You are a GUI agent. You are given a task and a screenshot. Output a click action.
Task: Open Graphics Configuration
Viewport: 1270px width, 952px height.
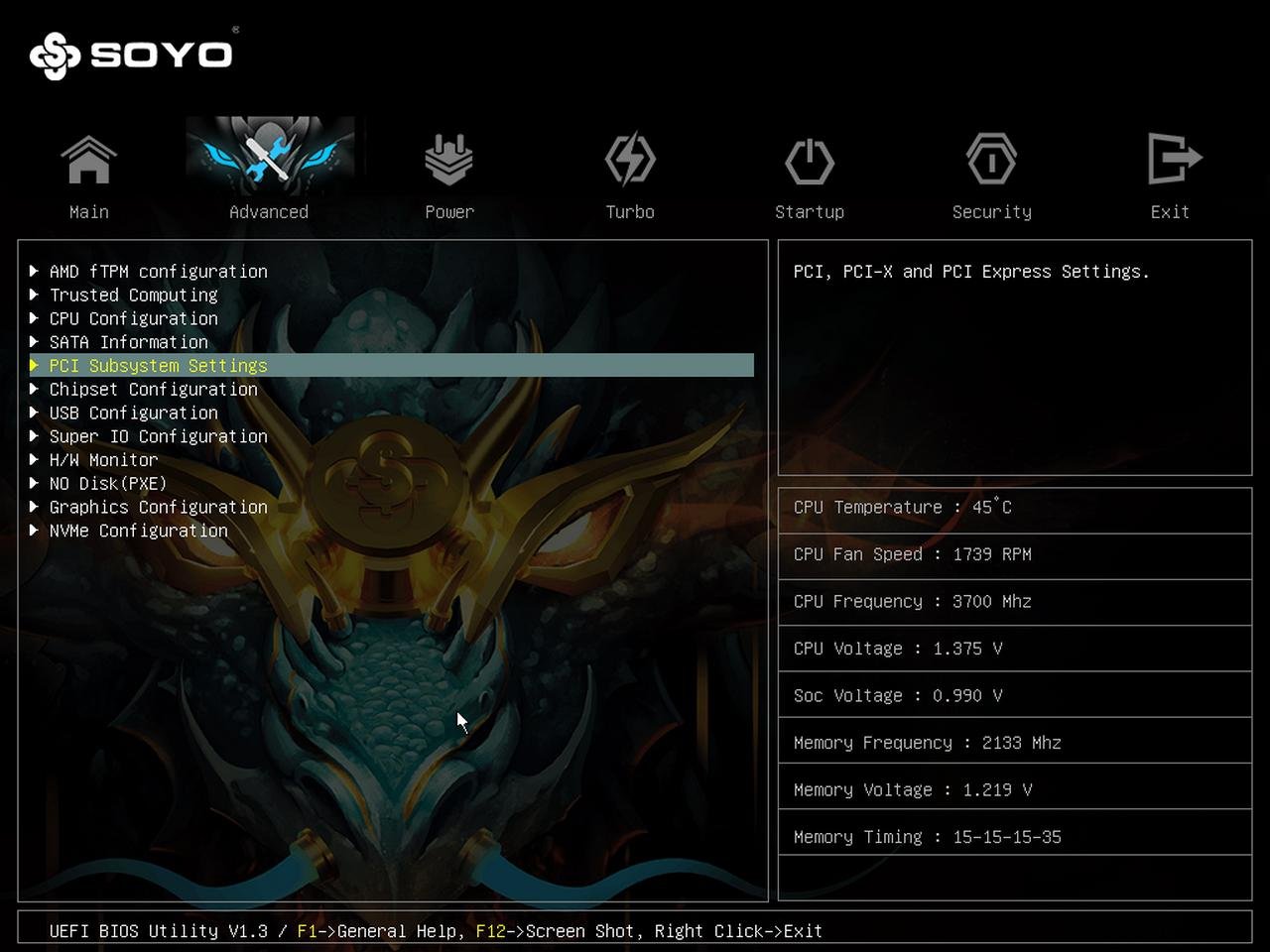pyautogui.click(x=158, y=507)
